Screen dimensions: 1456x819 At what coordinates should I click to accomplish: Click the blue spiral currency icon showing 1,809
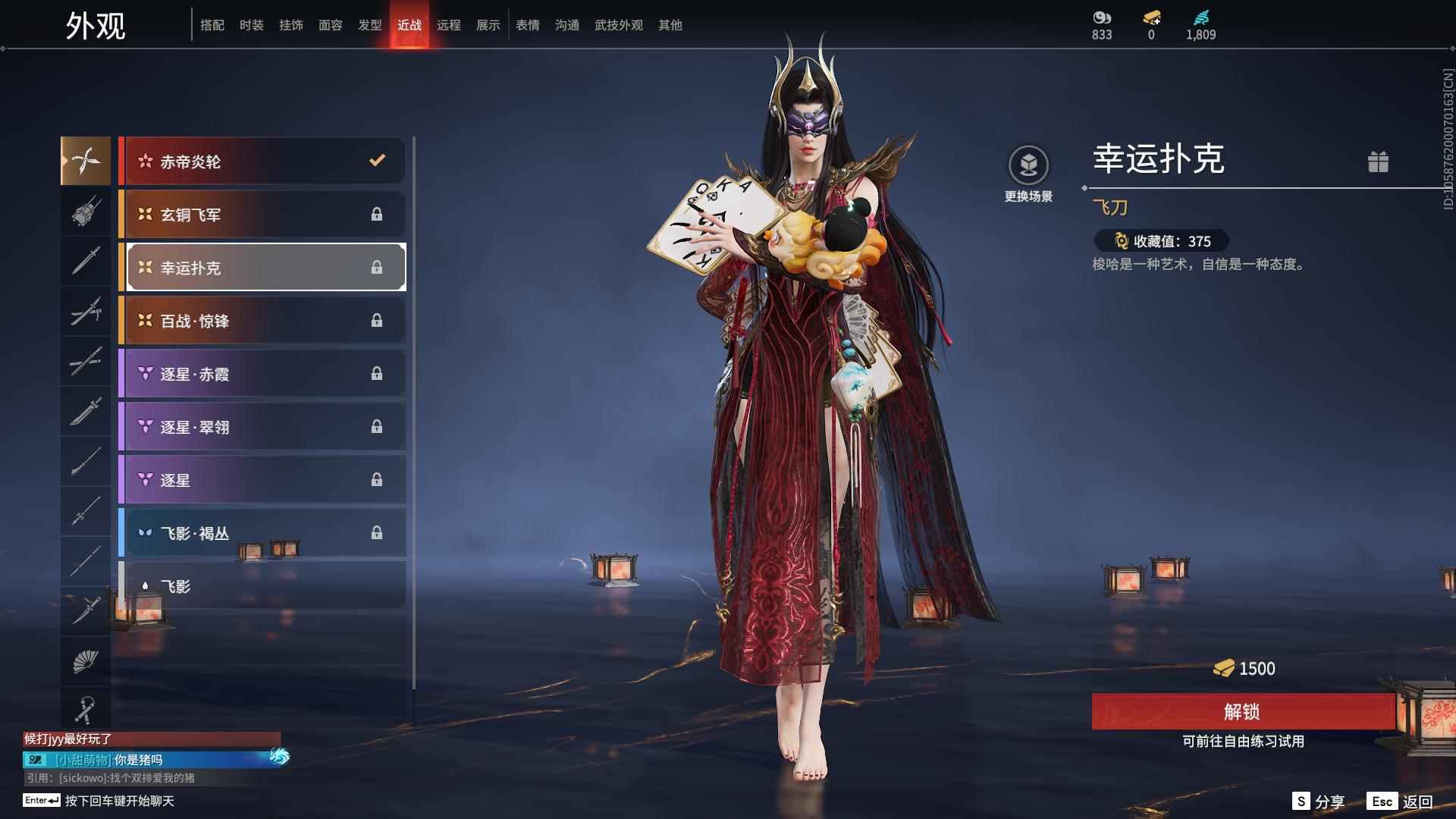tap(1199, 17)
